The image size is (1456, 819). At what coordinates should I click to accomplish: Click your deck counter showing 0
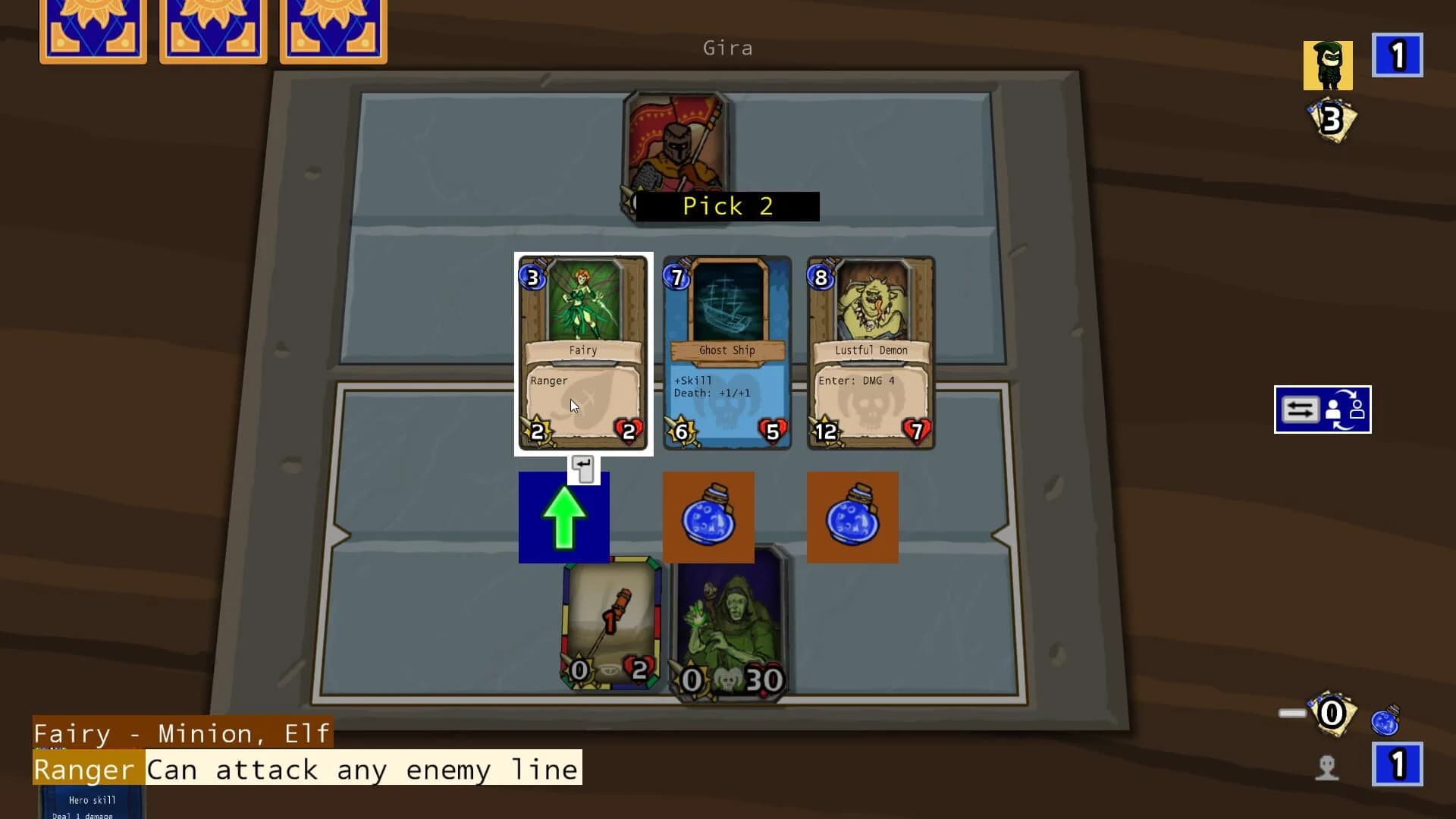pyautogui.click(x=1332, y=713)
